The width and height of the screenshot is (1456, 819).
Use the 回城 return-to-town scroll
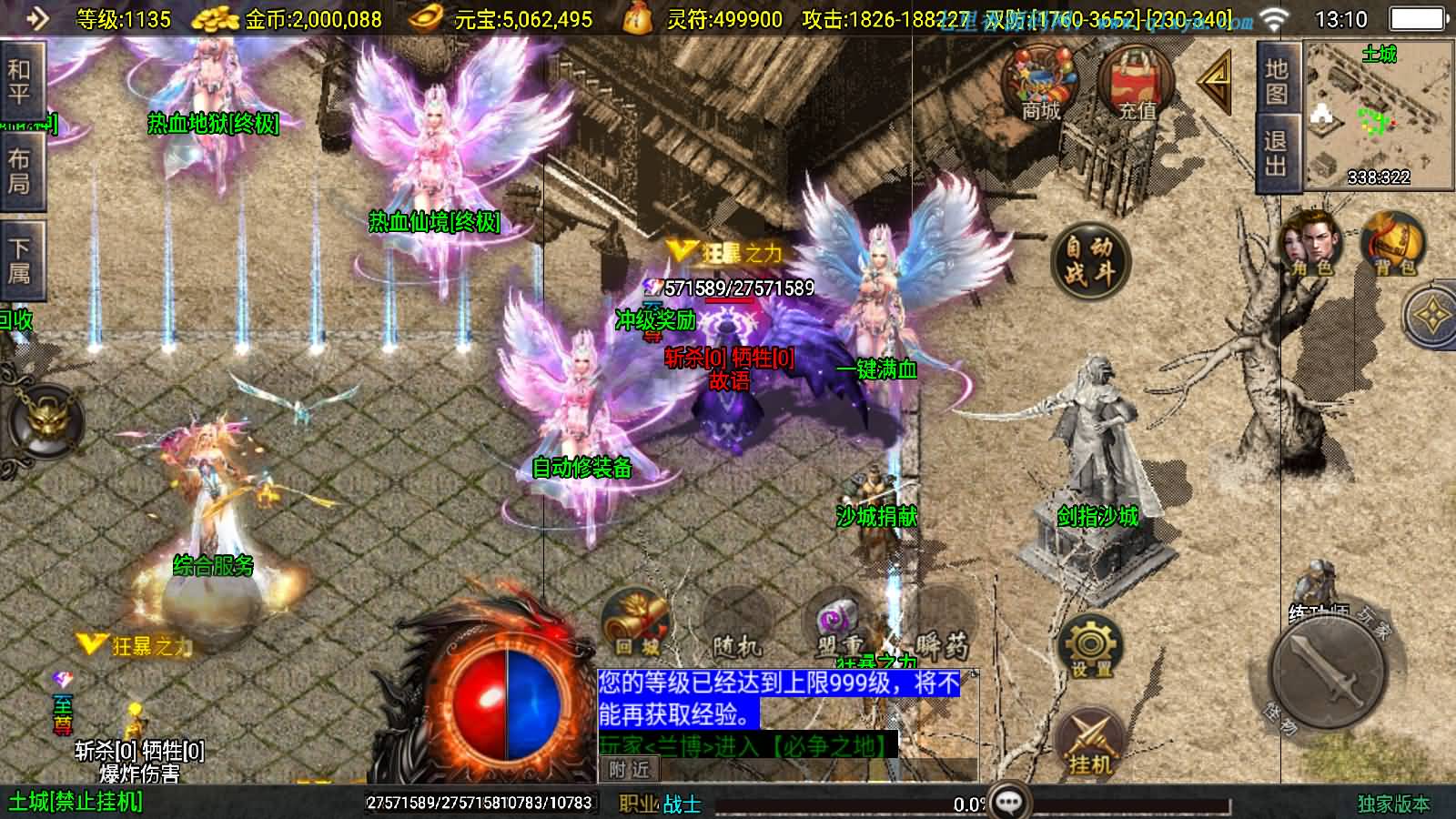(x=635, y=625)
